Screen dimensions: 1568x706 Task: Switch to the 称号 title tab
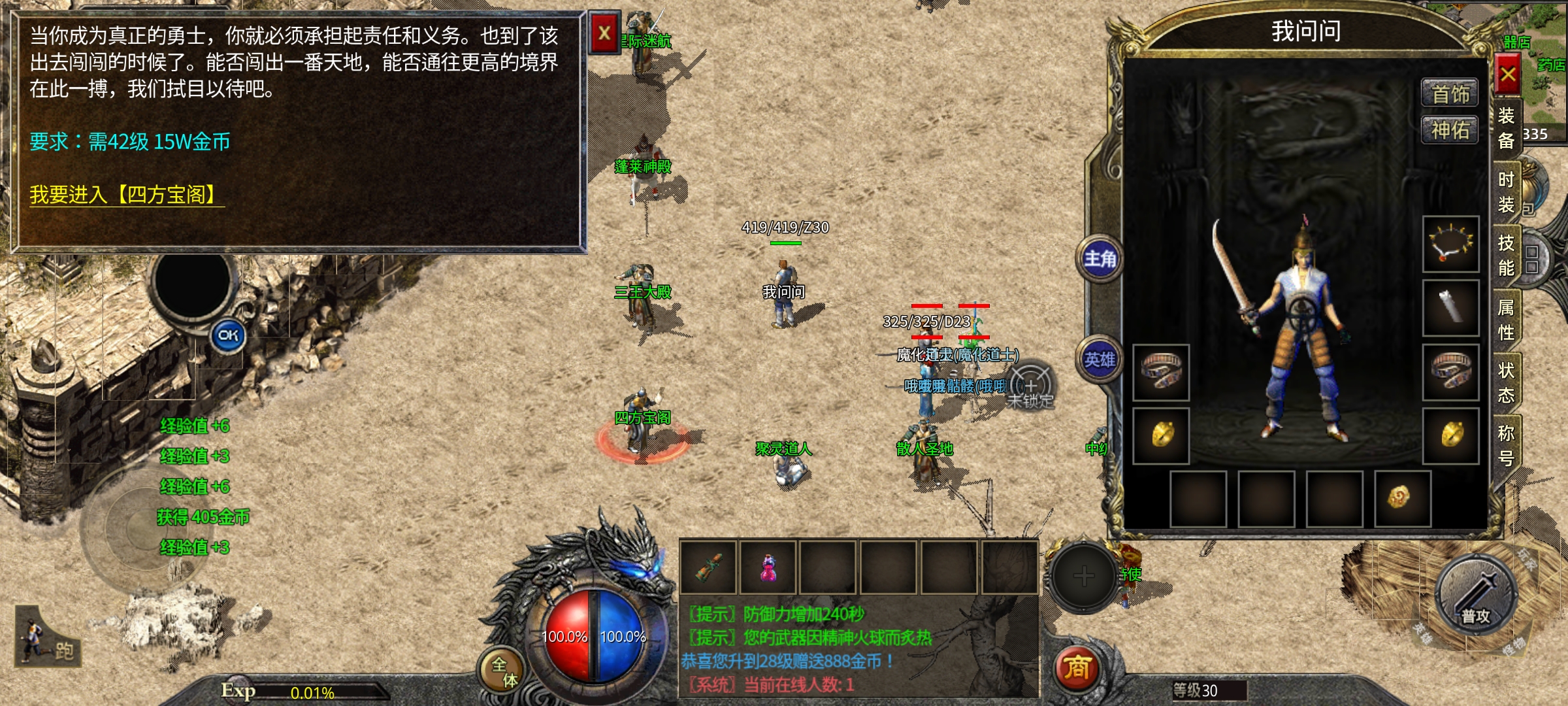pos(1506,445)
